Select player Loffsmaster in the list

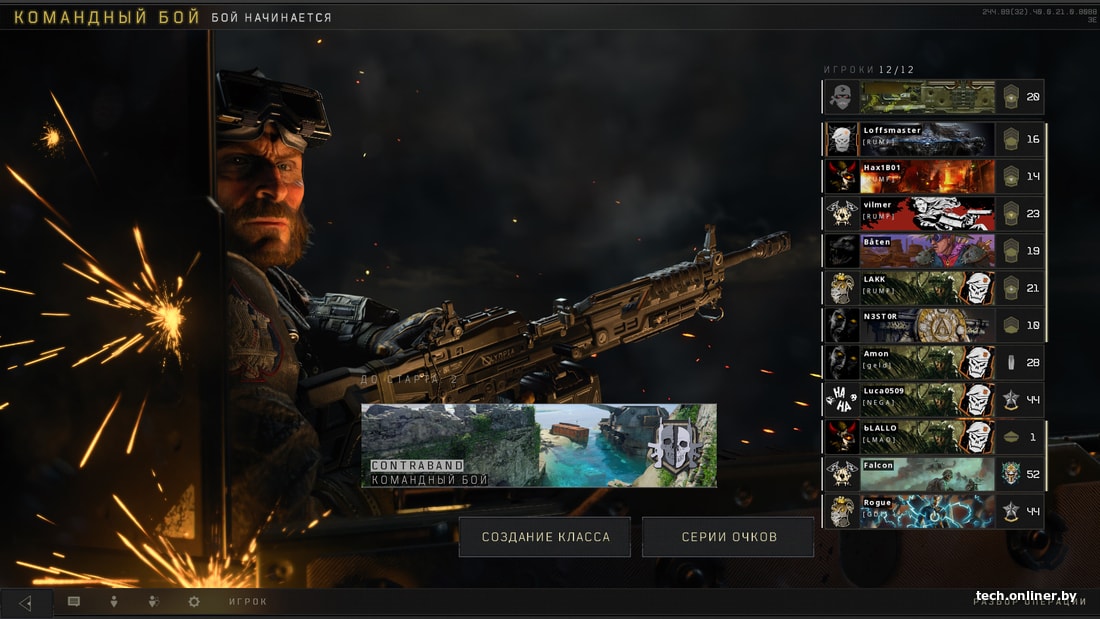[x=928, y=139]
